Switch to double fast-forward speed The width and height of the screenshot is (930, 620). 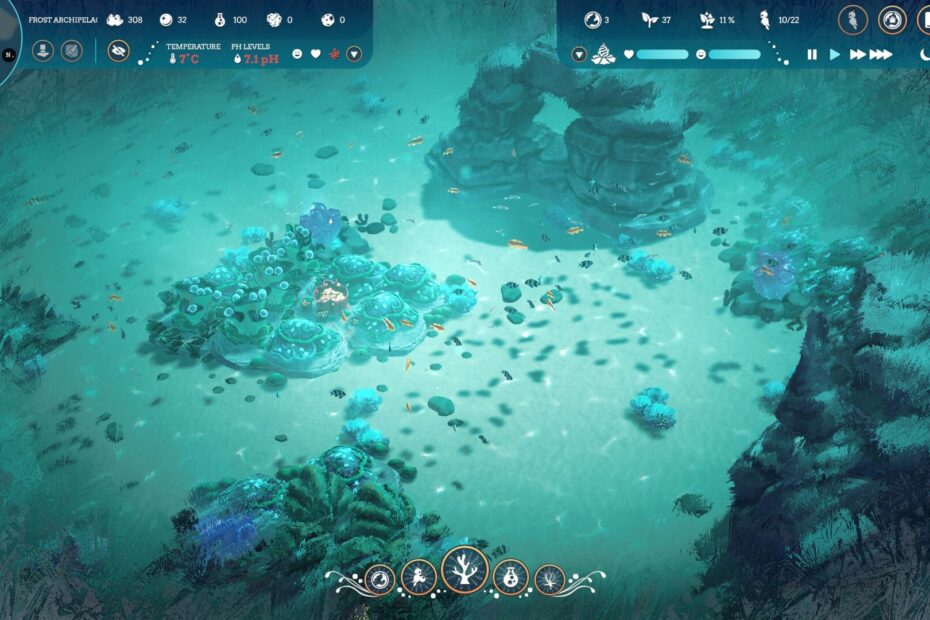coord(857,54)
